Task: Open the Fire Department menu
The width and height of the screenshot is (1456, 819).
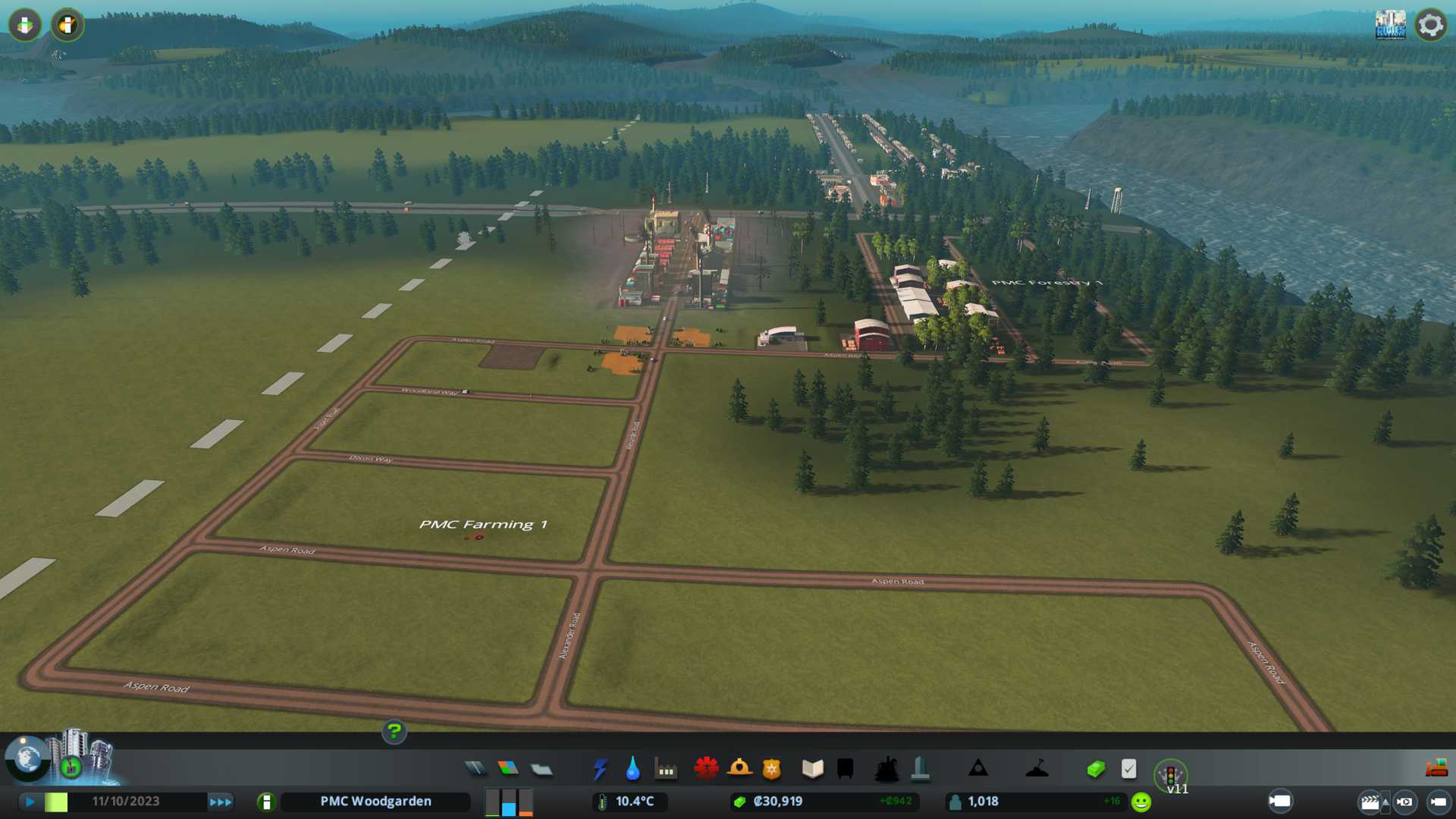Action: [x=739, y=769]
